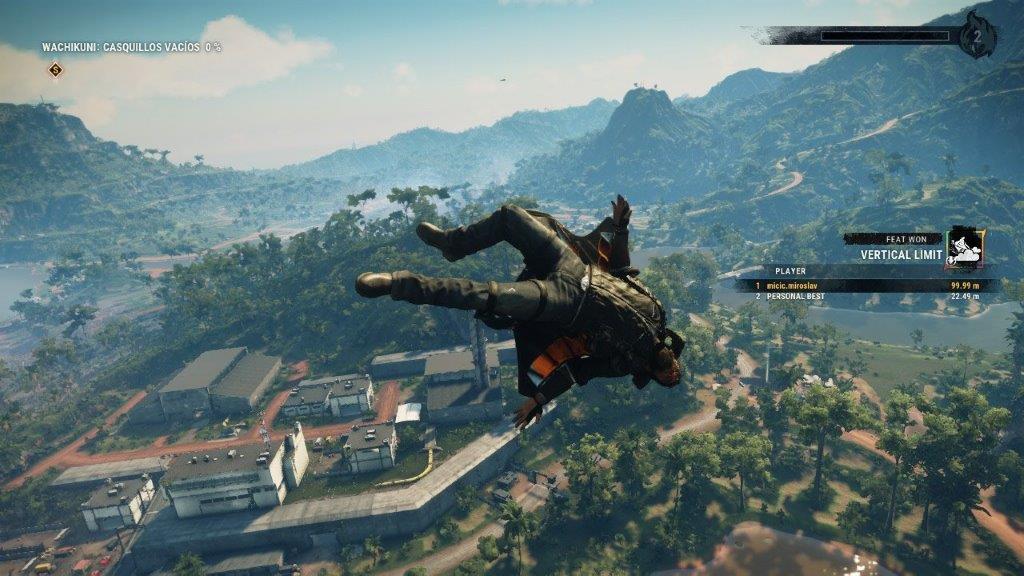This screenshot has width=1024, height=576.
Task: Open the Vertical Limit feat icon
Action: coord(965,247)
